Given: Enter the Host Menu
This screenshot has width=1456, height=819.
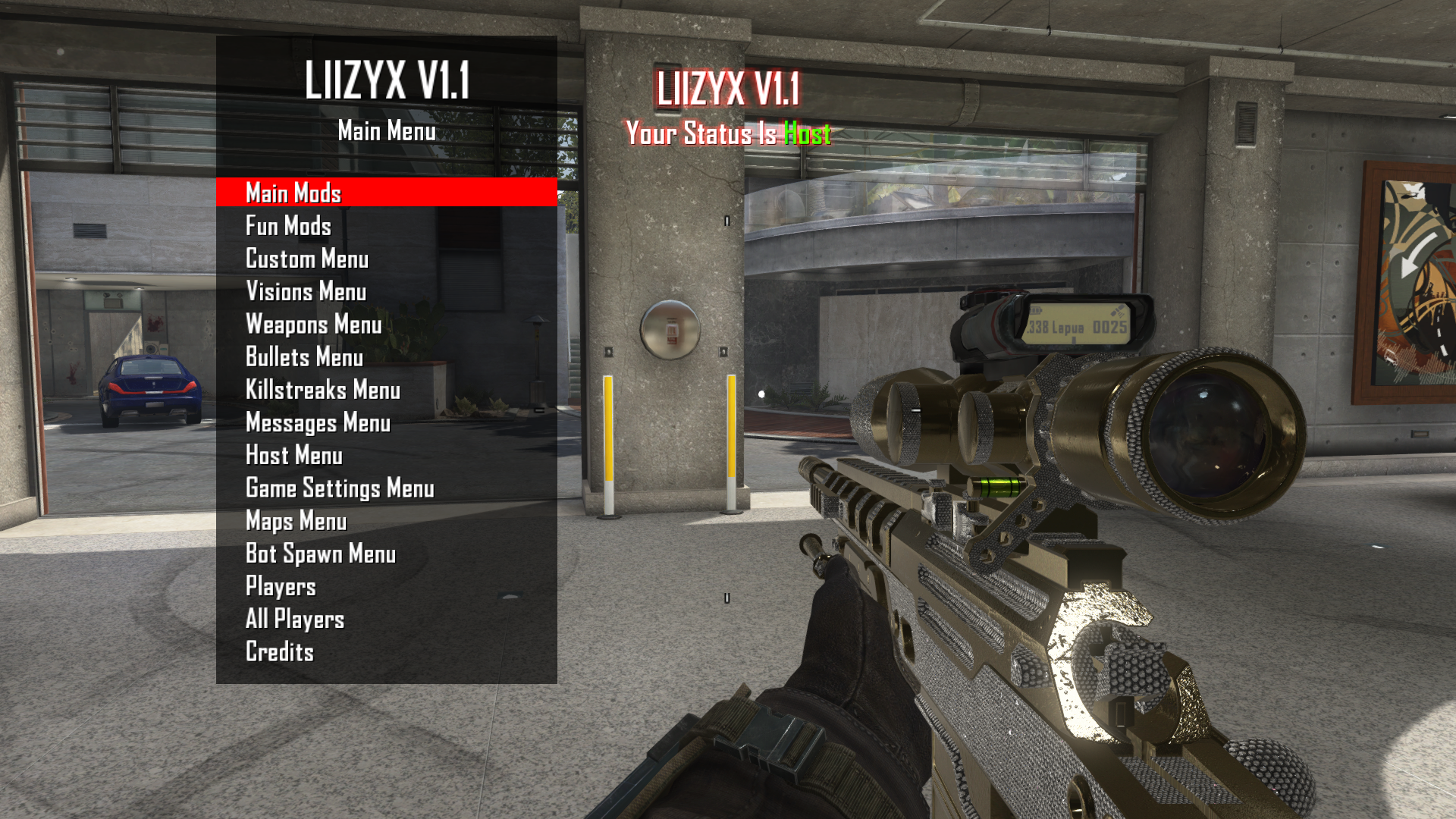Looking at the screenshot, I should (x=294, y=455).
